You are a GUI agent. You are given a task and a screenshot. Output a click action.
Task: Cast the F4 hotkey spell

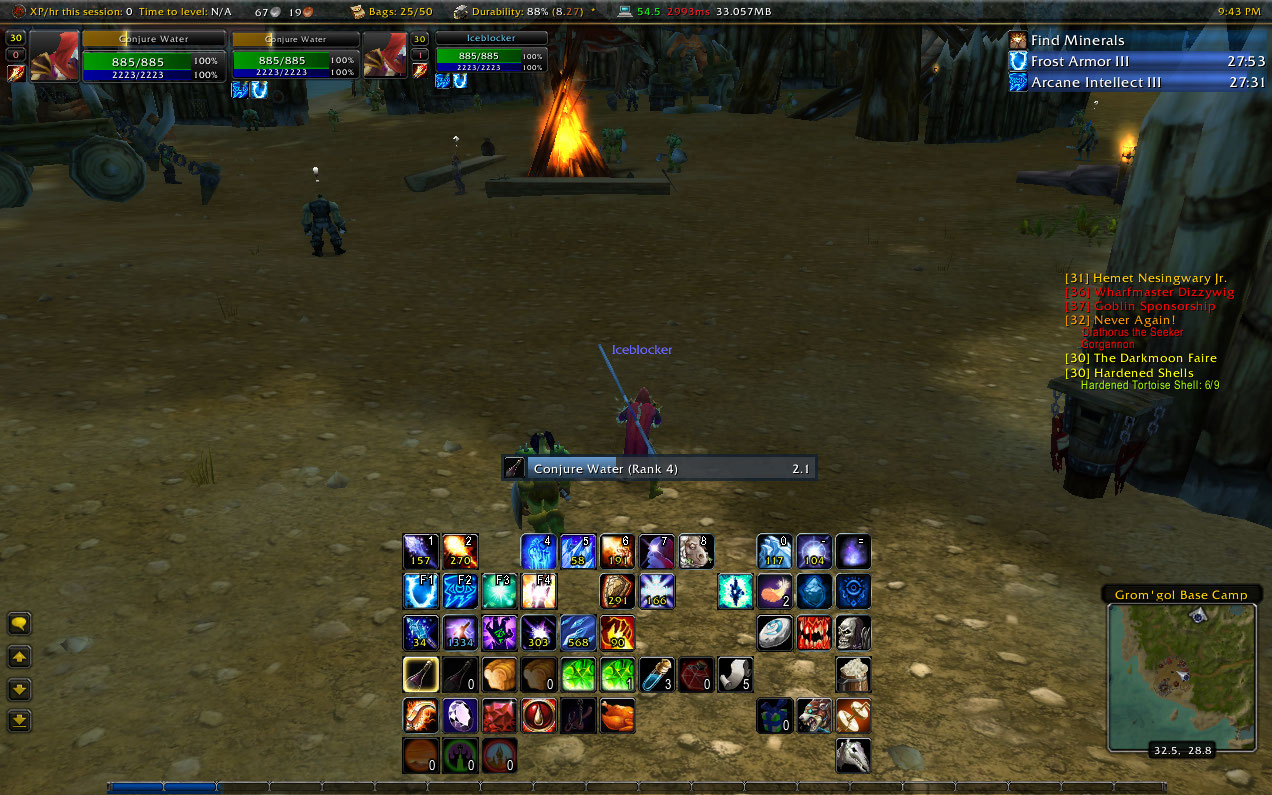tap(538, 592)
